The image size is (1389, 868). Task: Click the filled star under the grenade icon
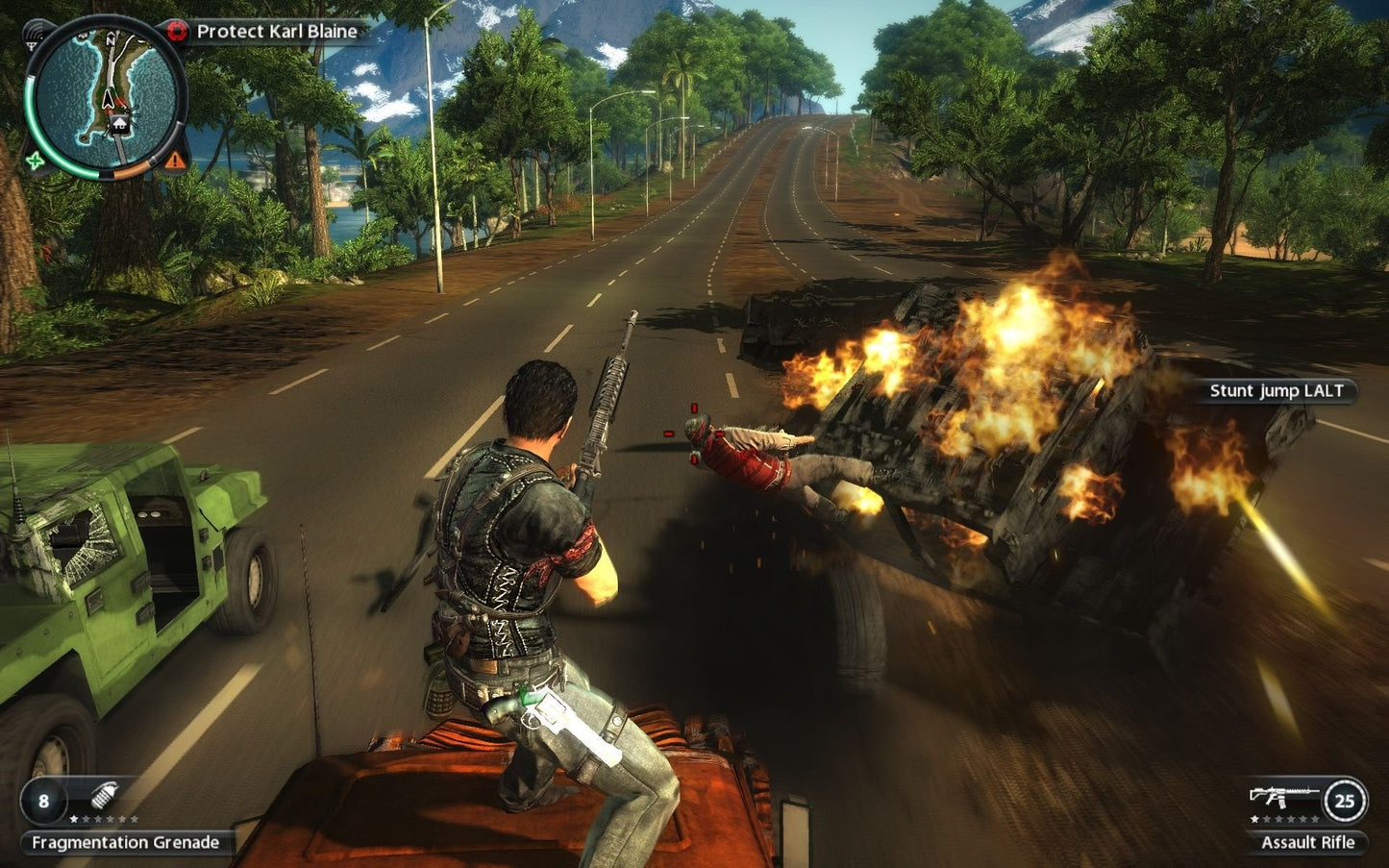pos(73,819)
